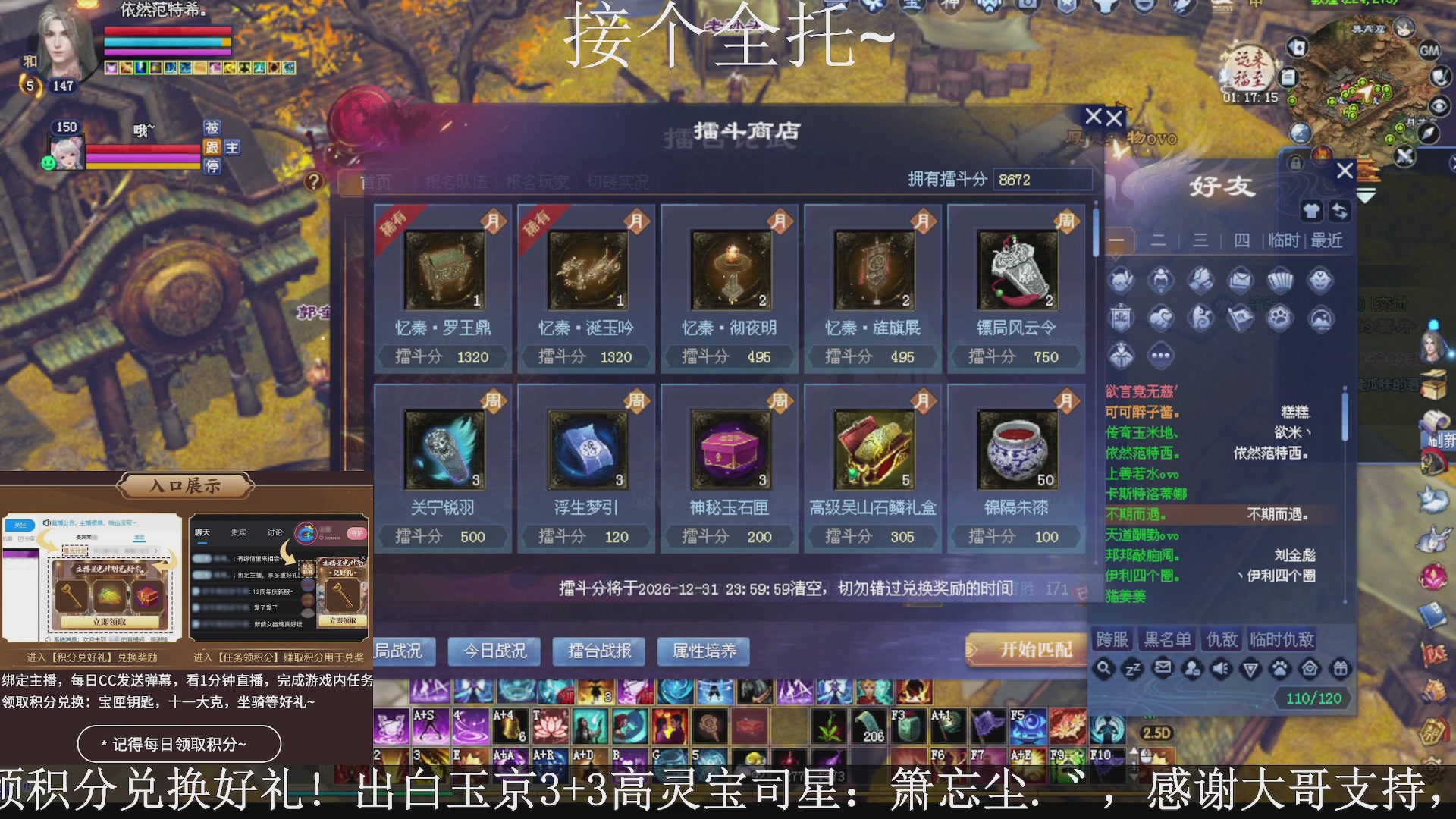This screenshot has height=819, width=1456.
Task: Click the Zz do-not-disturb icon in friends panel
Action: 1131,670
